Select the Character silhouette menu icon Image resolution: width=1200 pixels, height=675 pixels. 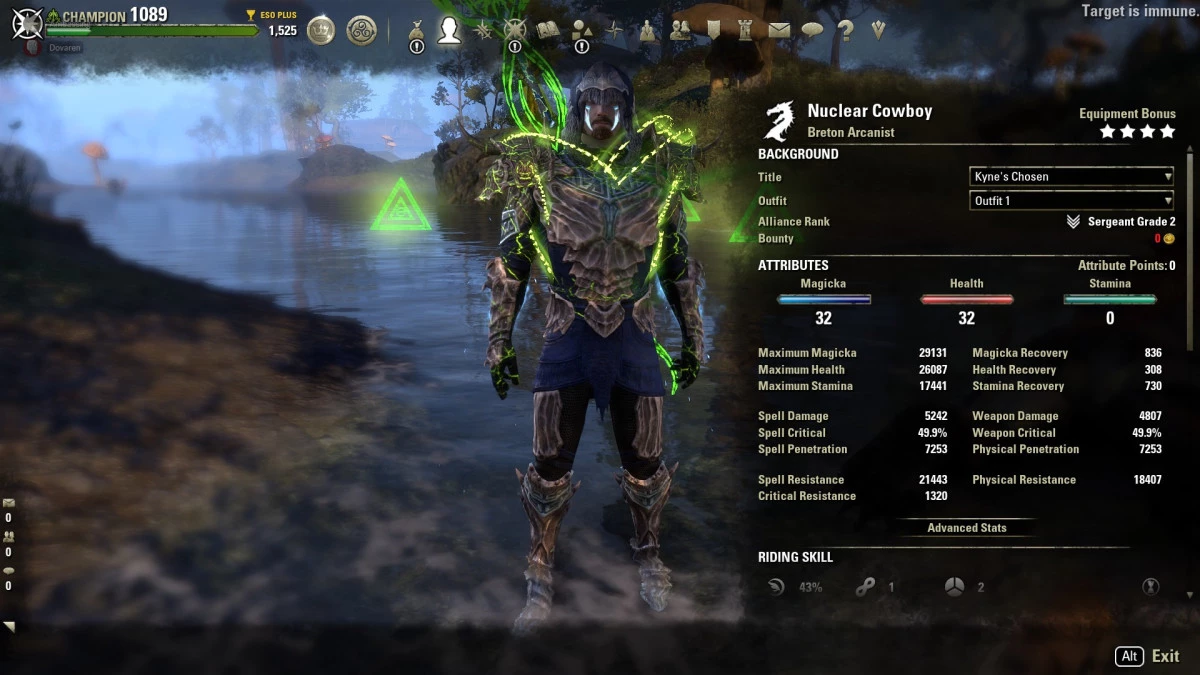pyautogui.click(x=449, y=30)
